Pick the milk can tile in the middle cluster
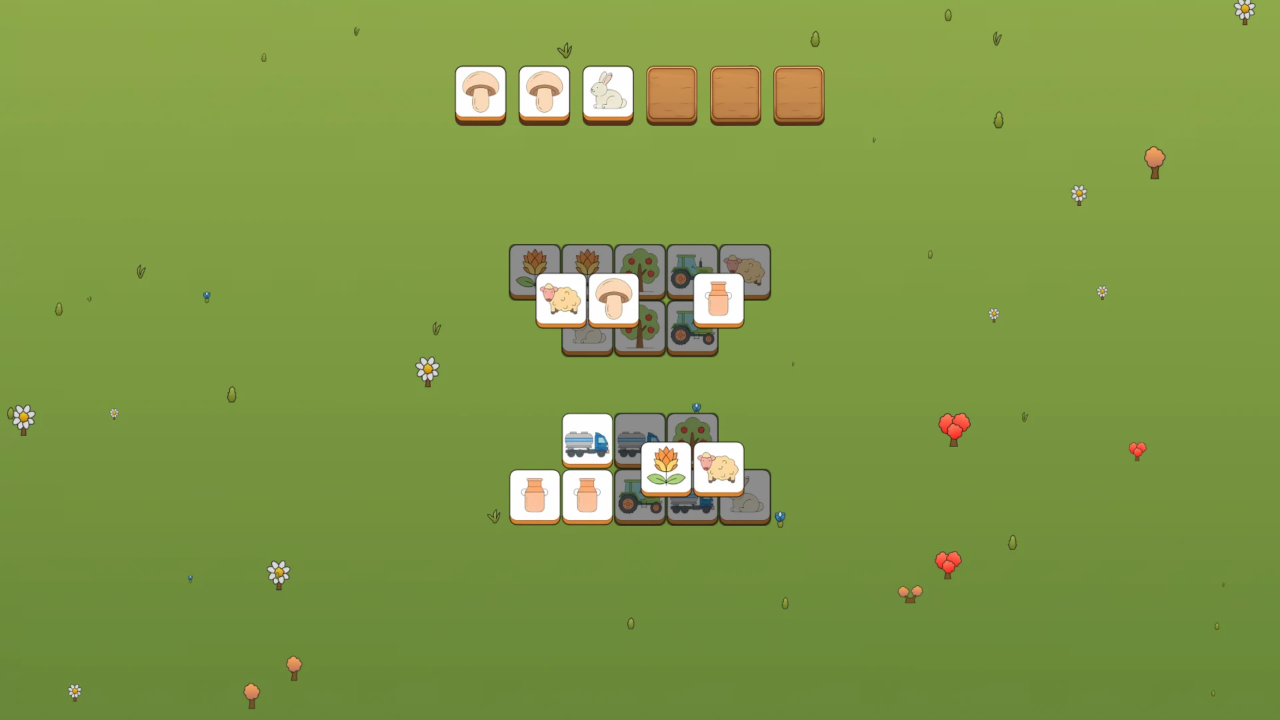The image size is (1280, 720). 719,299
